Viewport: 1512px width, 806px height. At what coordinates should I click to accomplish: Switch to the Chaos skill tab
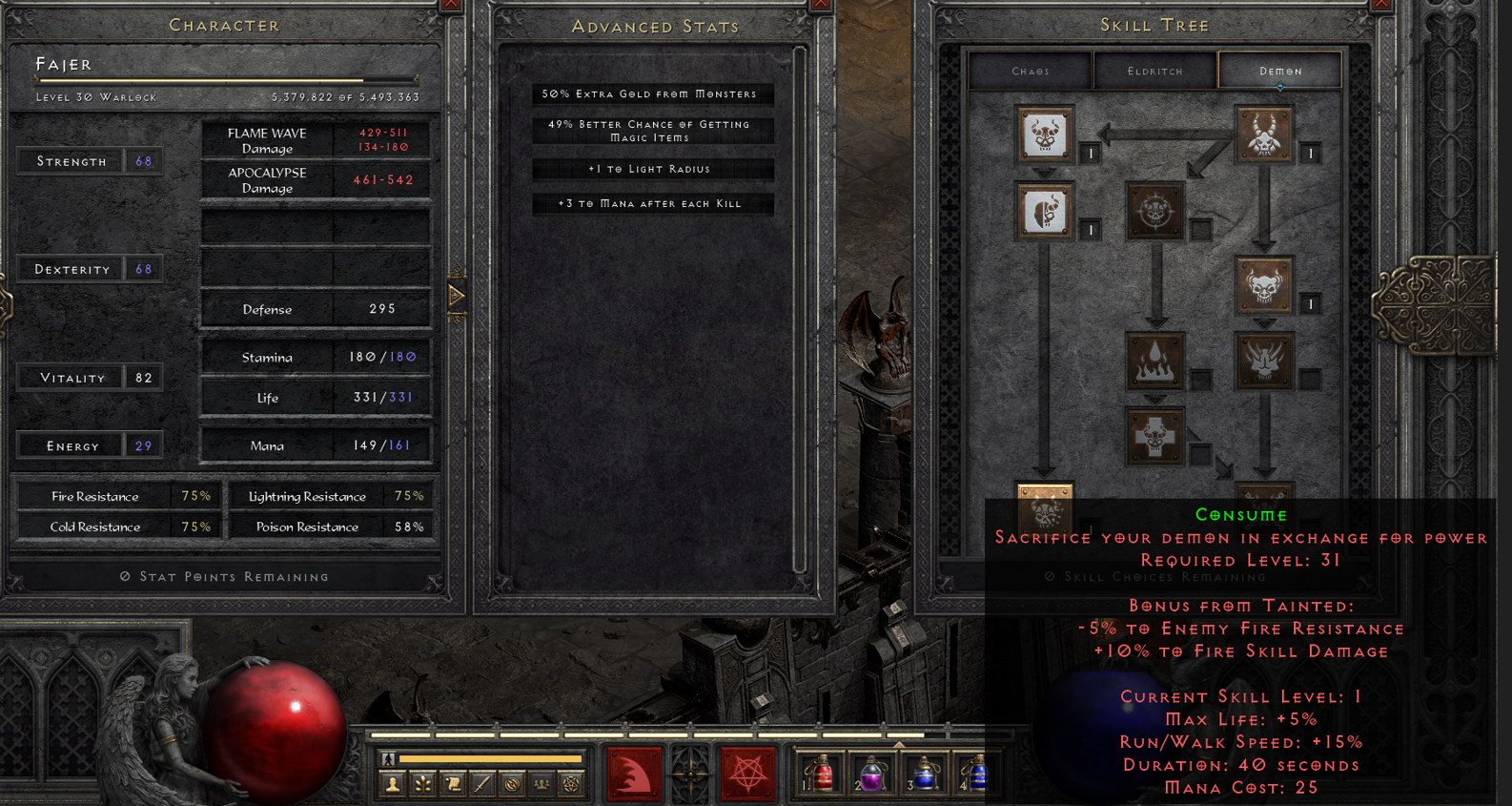click(x=1031, y=71)
